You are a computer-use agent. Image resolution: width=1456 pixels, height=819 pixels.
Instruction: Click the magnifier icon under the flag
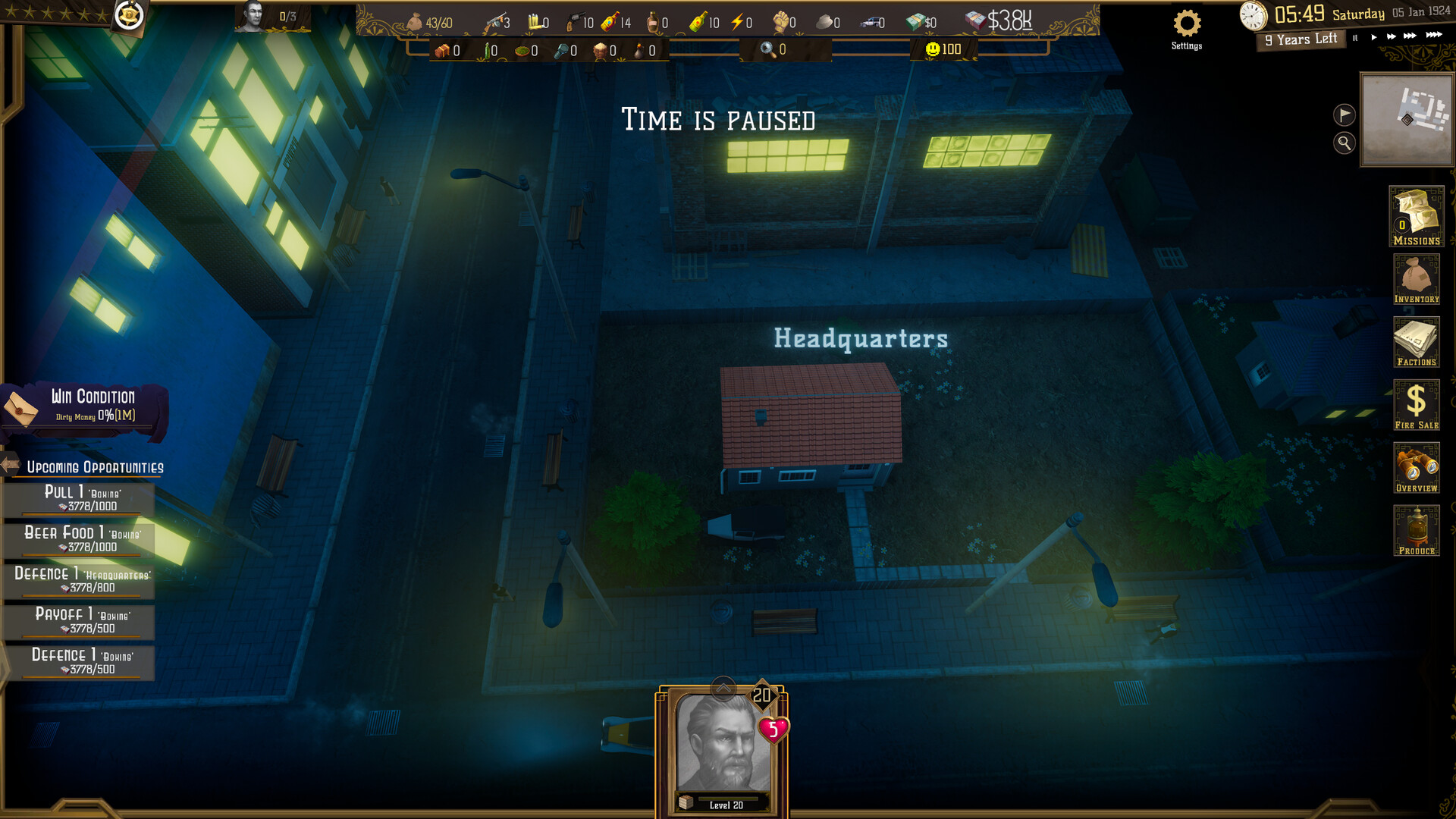click(1344, 143)
